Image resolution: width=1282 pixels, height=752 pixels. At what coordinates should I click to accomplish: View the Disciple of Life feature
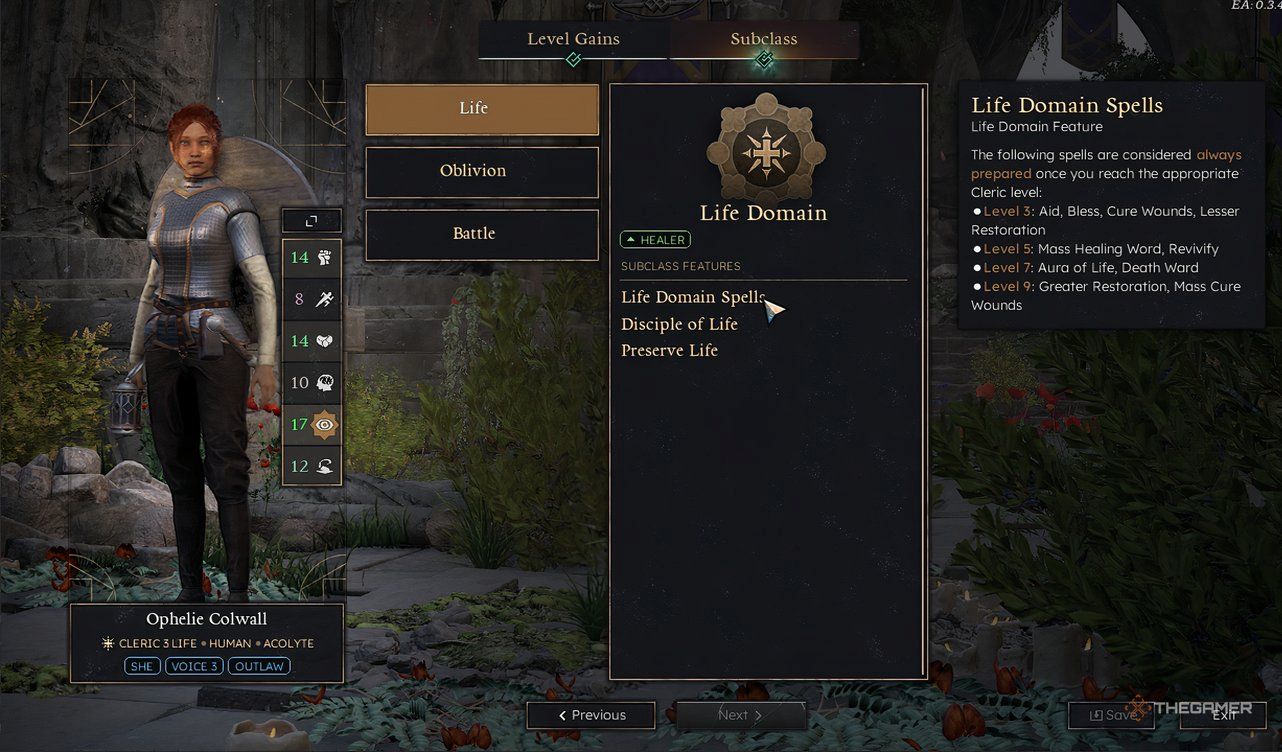[679, 324]
